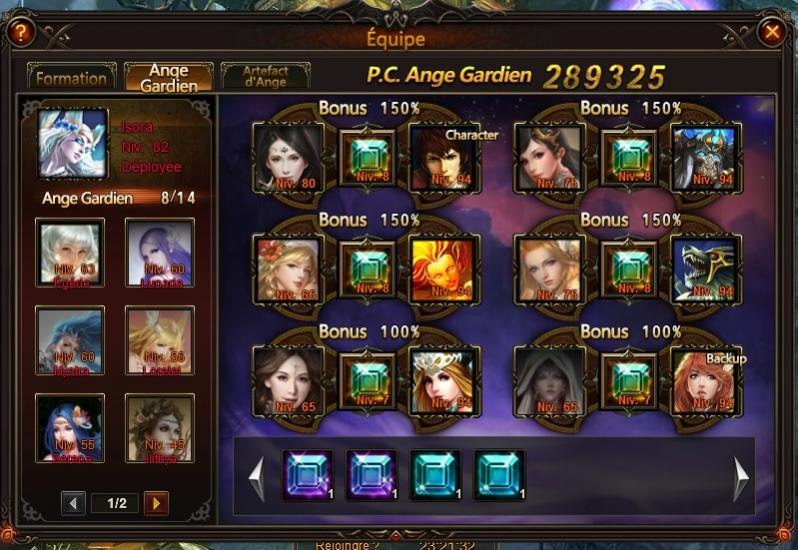
Task: Show next gems with the right arrow
Action: [x=741, y=478]
